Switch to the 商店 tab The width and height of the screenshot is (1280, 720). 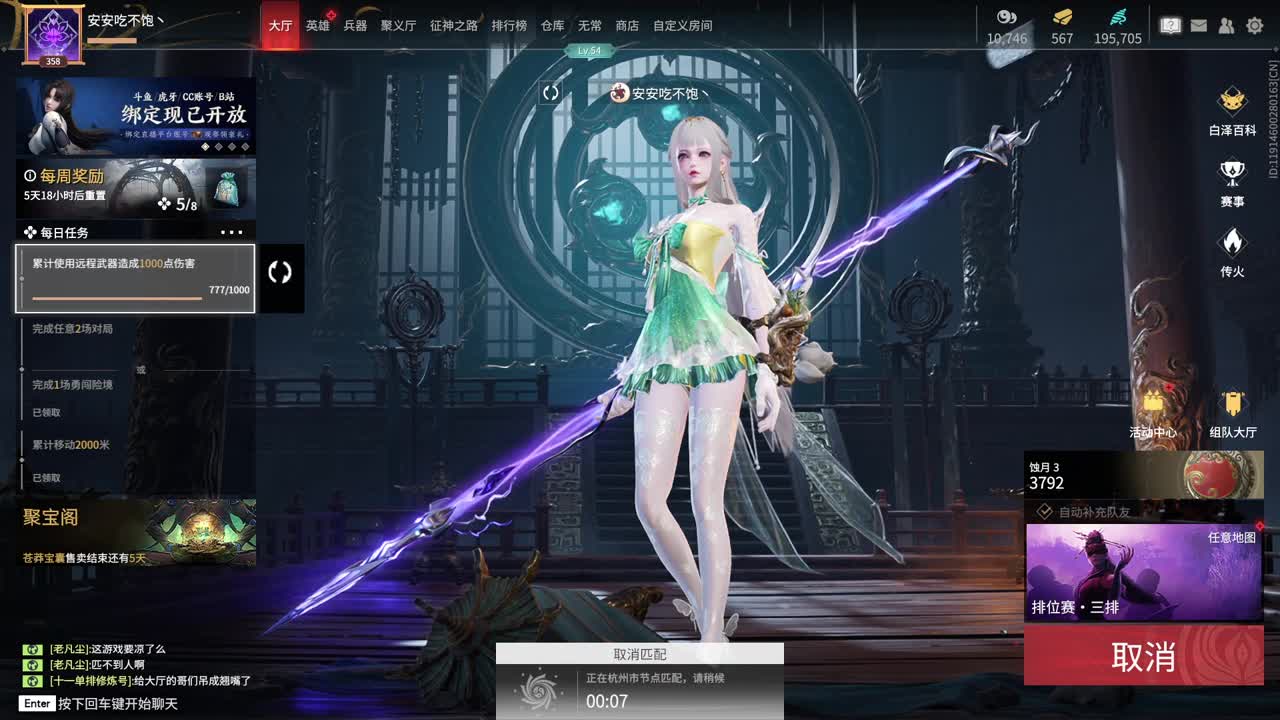click(627, 26)
